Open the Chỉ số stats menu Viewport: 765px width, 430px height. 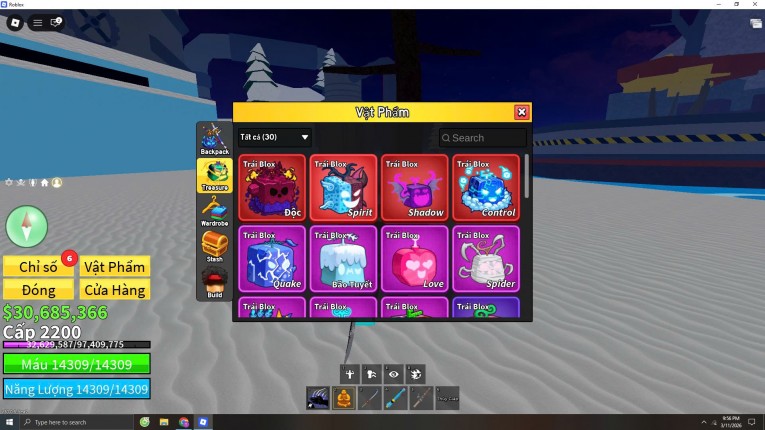point(38,266)
